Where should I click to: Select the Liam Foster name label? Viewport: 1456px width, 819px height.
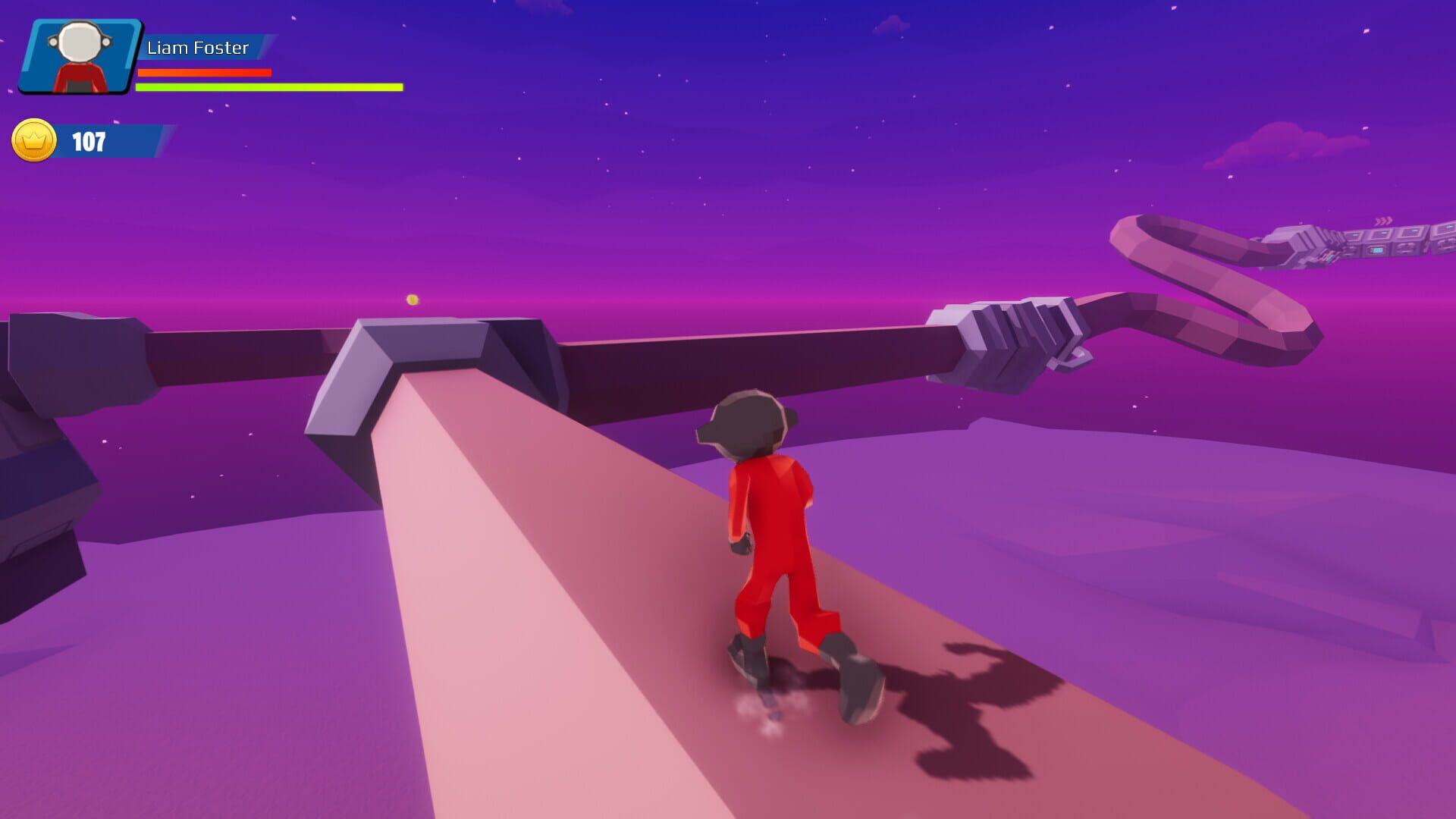pos(199,47)
